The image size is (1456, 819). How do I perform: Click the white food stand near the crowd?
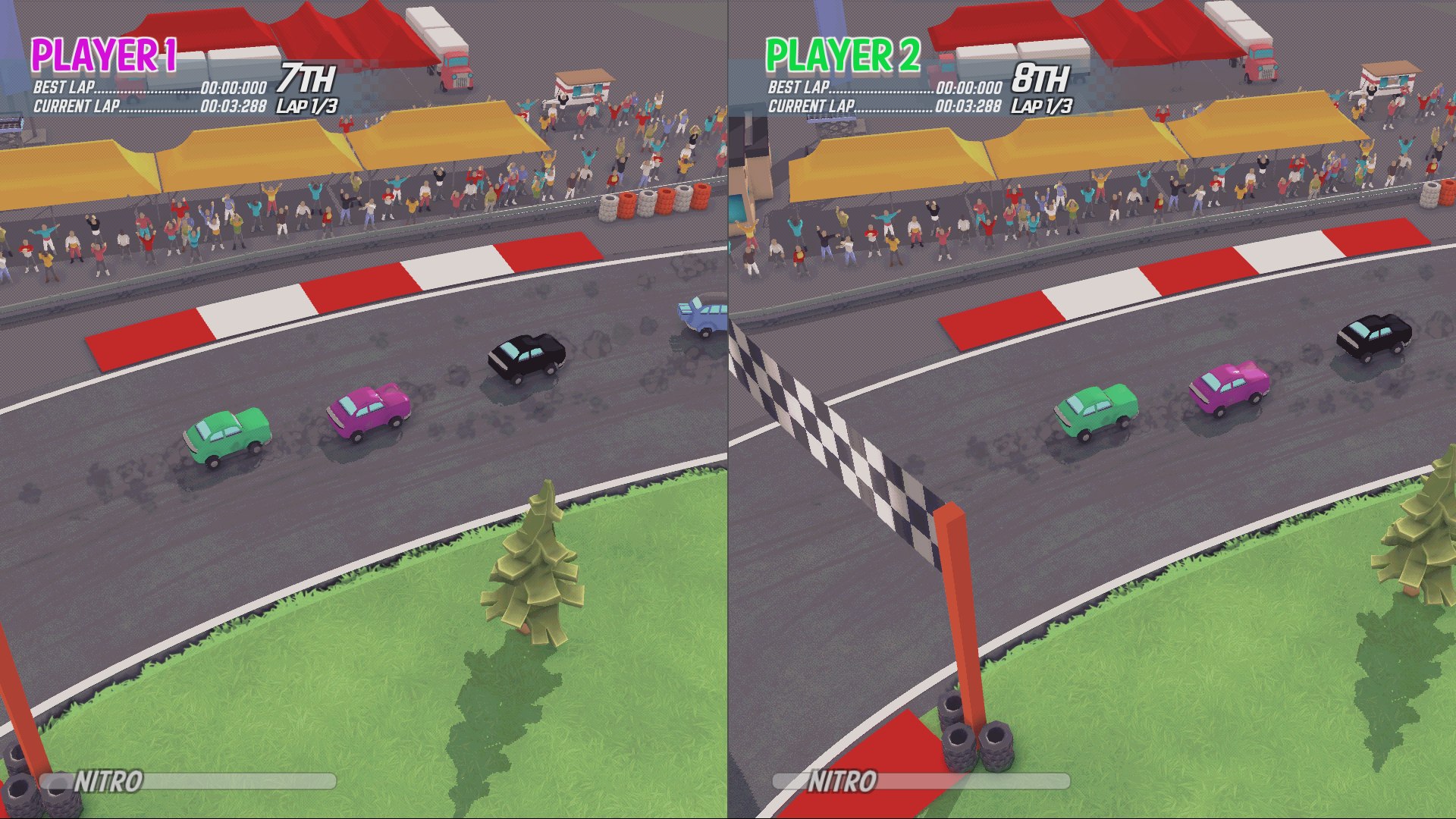[582, 83]
